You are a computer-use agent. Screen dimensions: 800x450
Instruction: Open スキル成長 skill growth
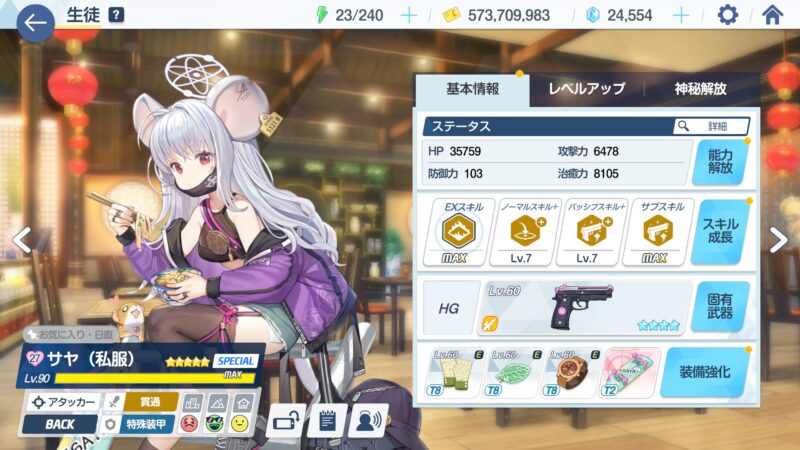pyautogui.click(x=719, y=232)
